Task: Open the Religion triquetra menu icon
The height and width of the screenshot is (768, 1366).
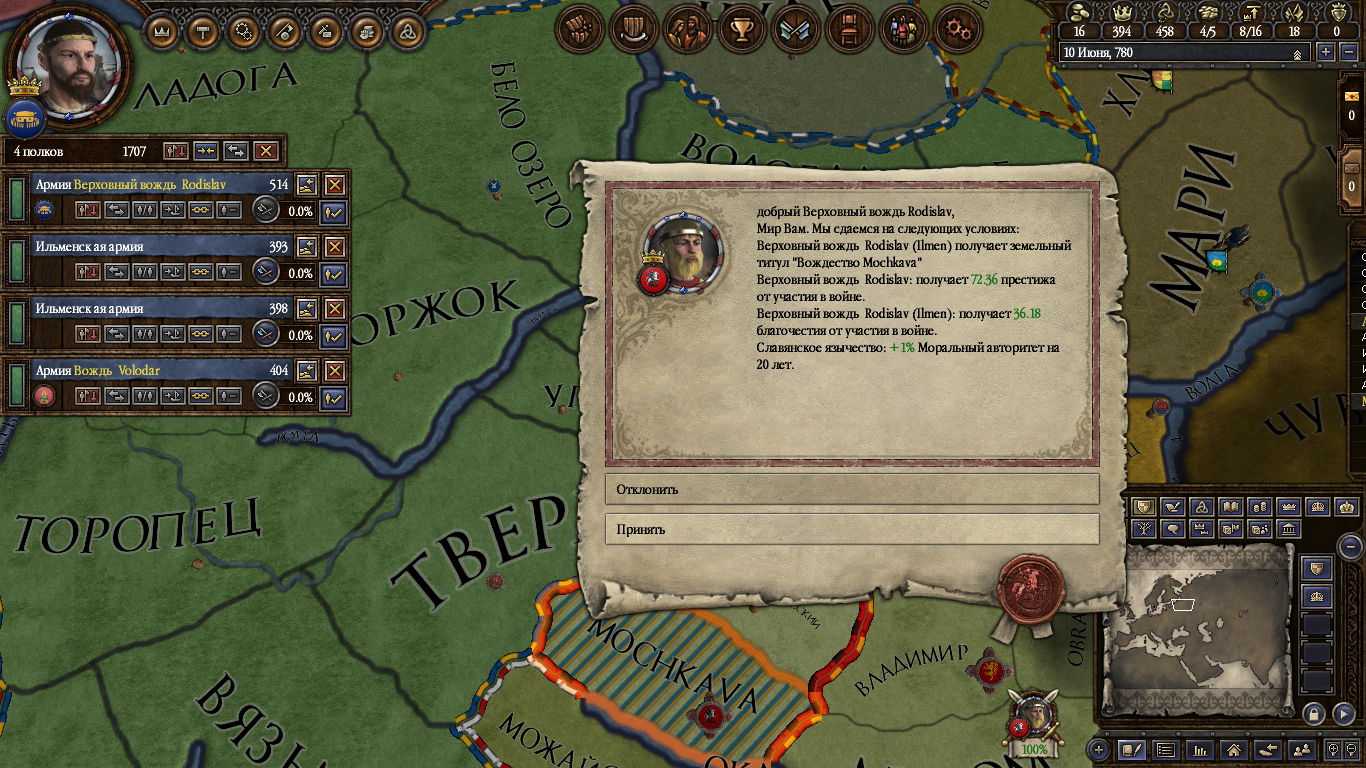Action: point(407,31)
